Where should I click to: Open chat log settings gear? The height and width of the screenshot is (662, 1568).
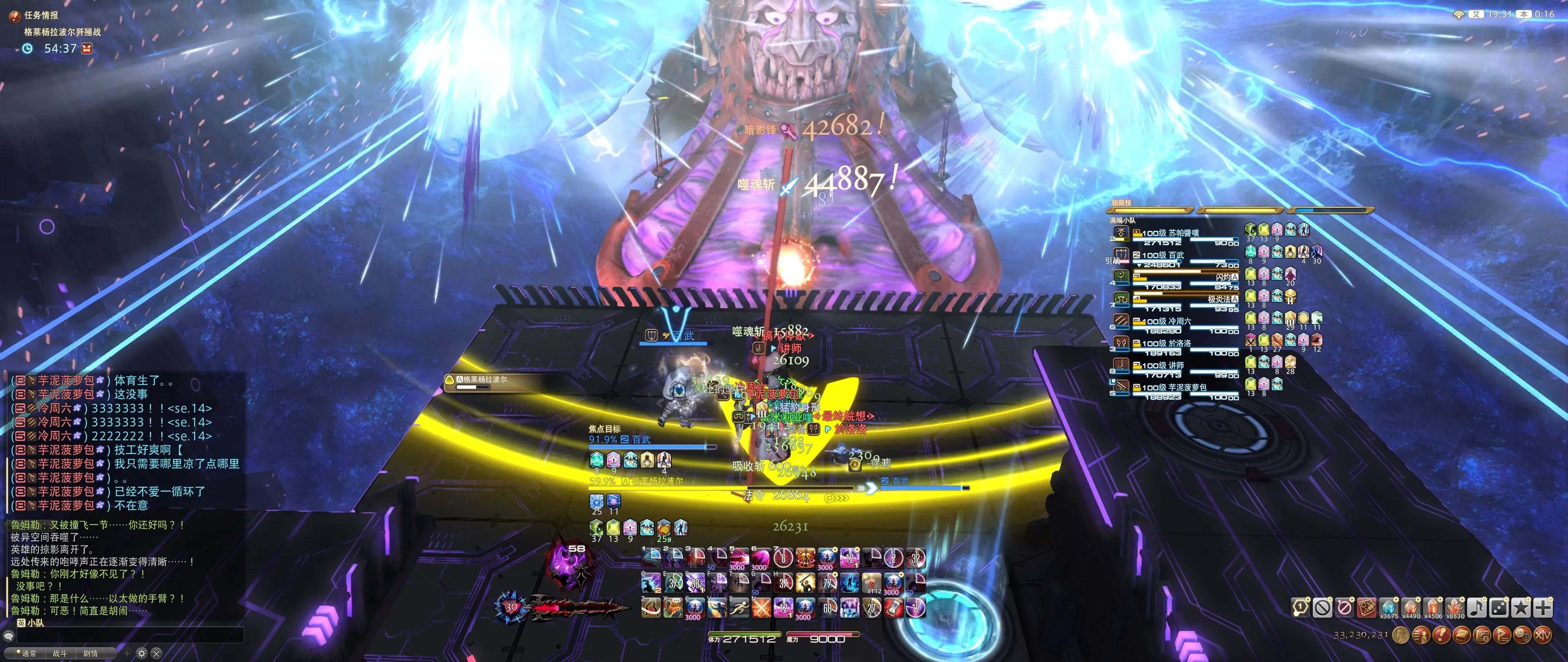pyautogui.click(x=142, y=653)
